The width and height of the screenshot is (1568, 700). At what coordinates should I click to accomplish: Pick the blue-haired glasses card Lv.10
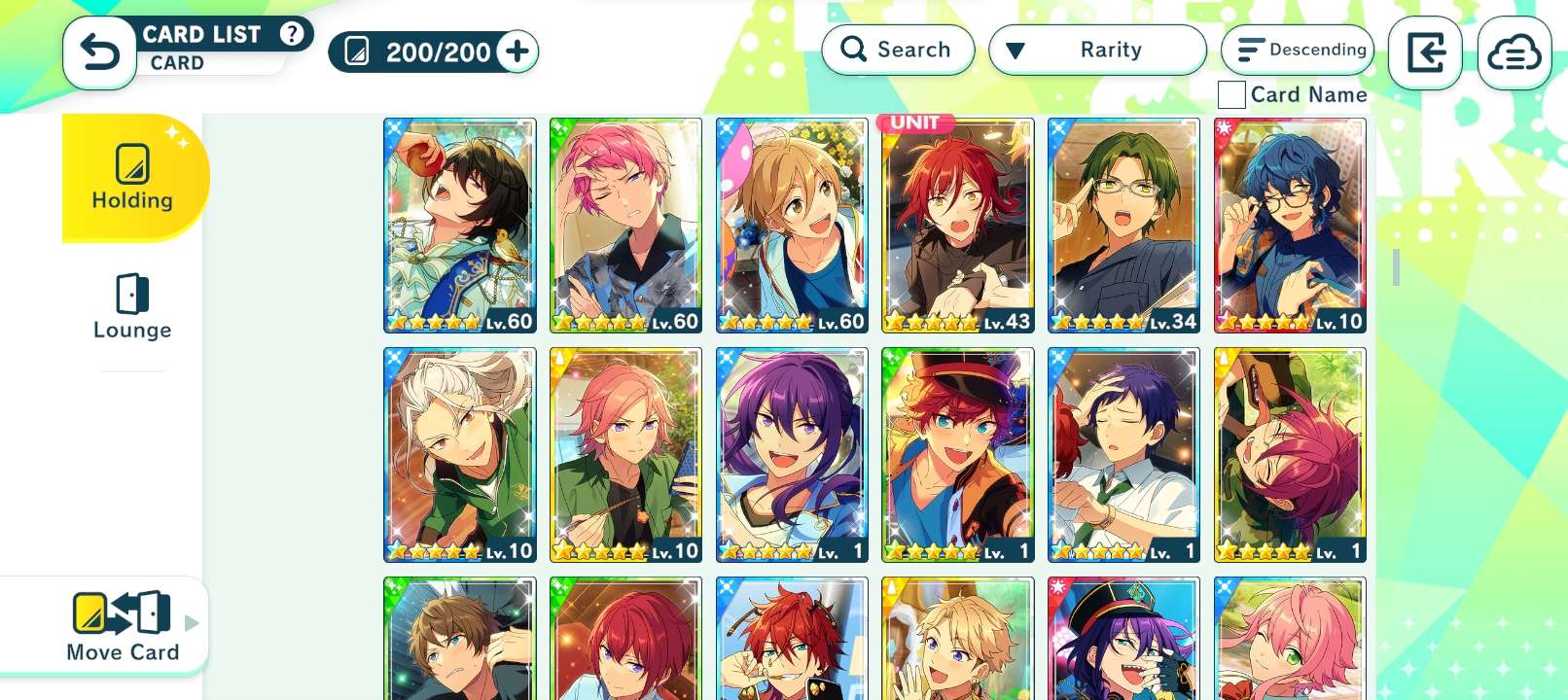click(1290, 226)
